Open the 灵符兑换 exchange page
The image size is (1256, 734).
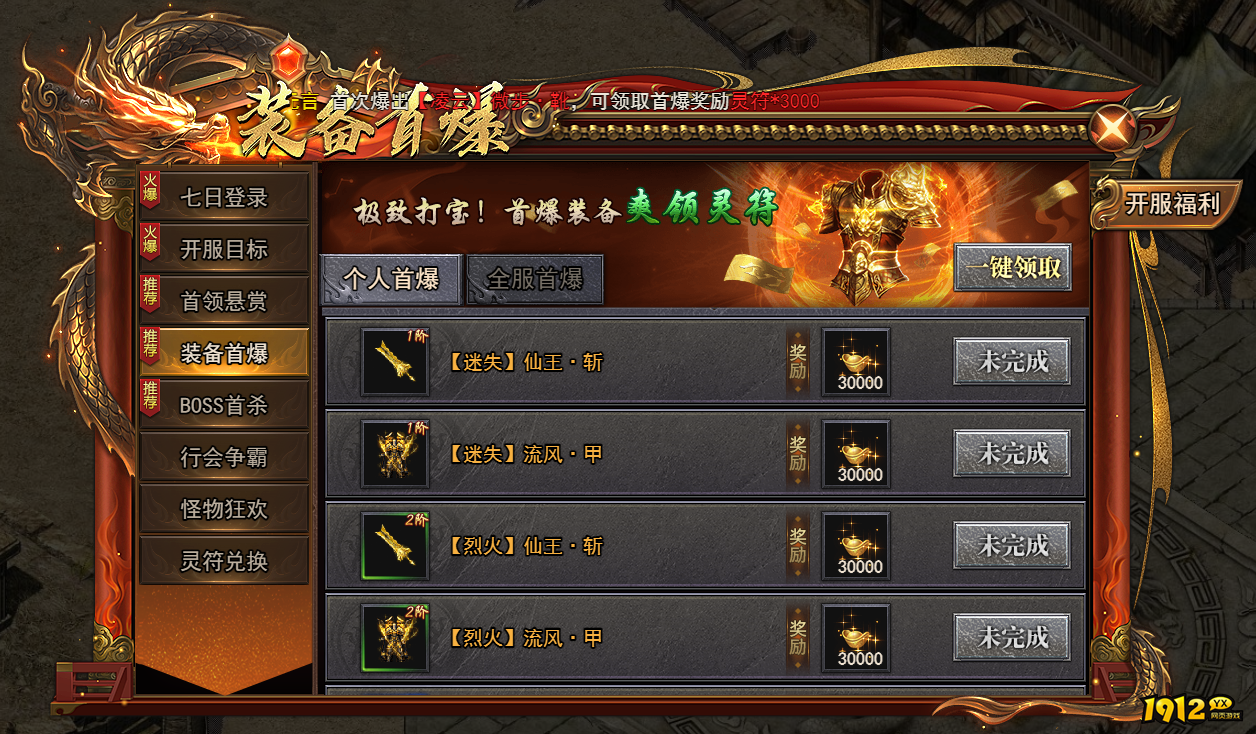(223, 561)
